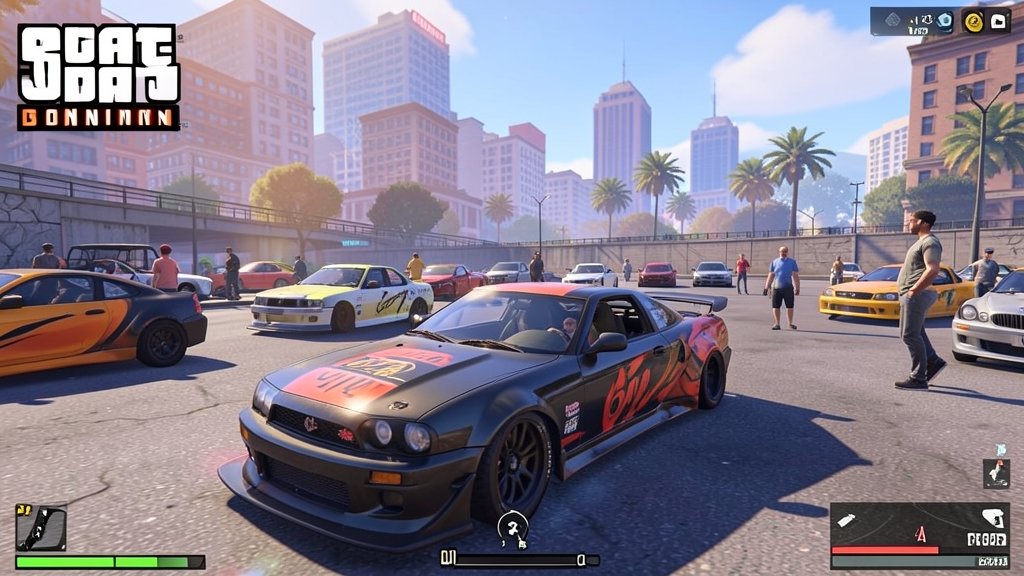Open the minimap panel with the red marker
The height and width of the screenshot is (576, 1024).
click(919, 535)
